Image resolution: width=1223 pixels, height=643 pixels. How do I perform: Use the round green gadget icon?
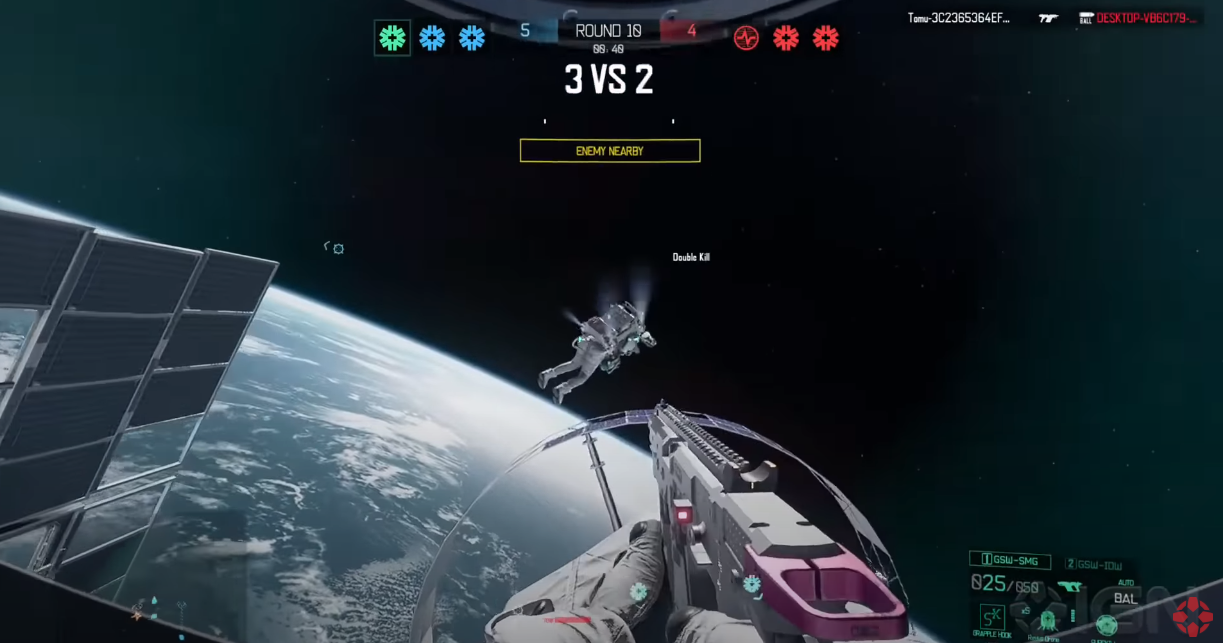tap(1105, 626)
